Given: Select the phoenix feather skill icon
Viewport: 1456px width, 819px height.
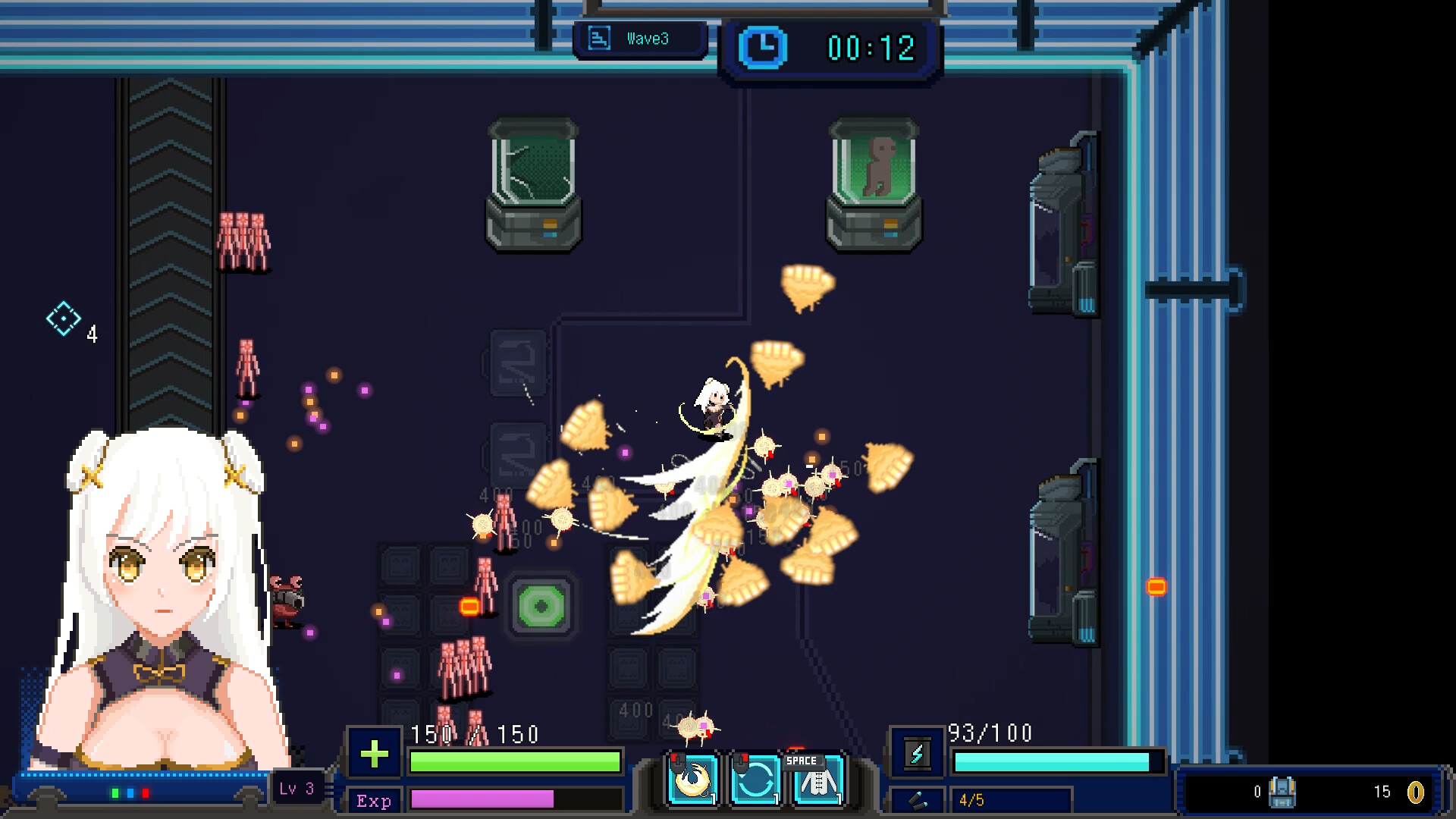Looking at the screenshot, I should point(692,781).
